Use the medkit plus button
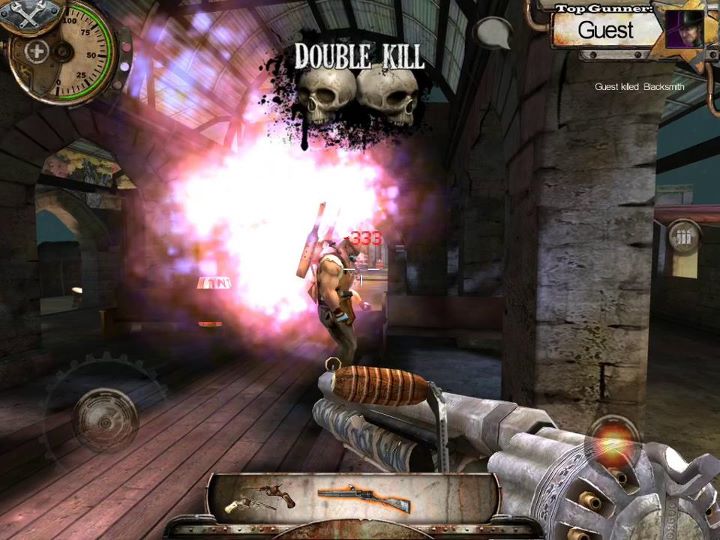Viewport: 720px width, 540px height. coord(37,52)
